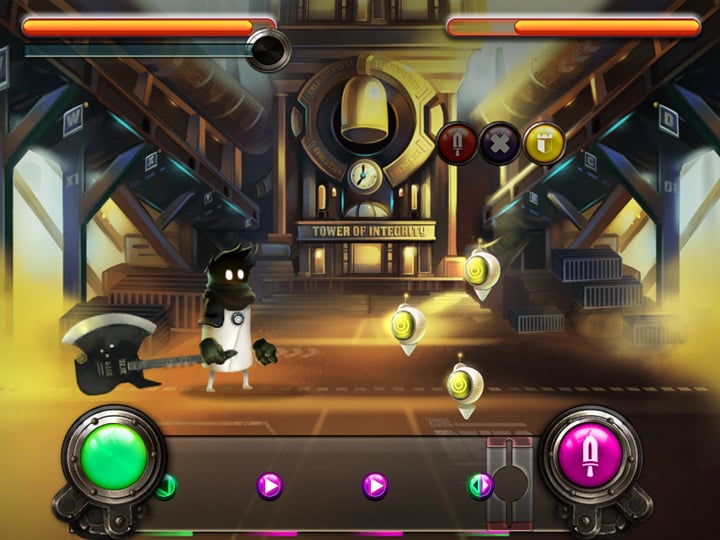Choose the yellow shield icon
Screen dimensions: 720x540
544,143
